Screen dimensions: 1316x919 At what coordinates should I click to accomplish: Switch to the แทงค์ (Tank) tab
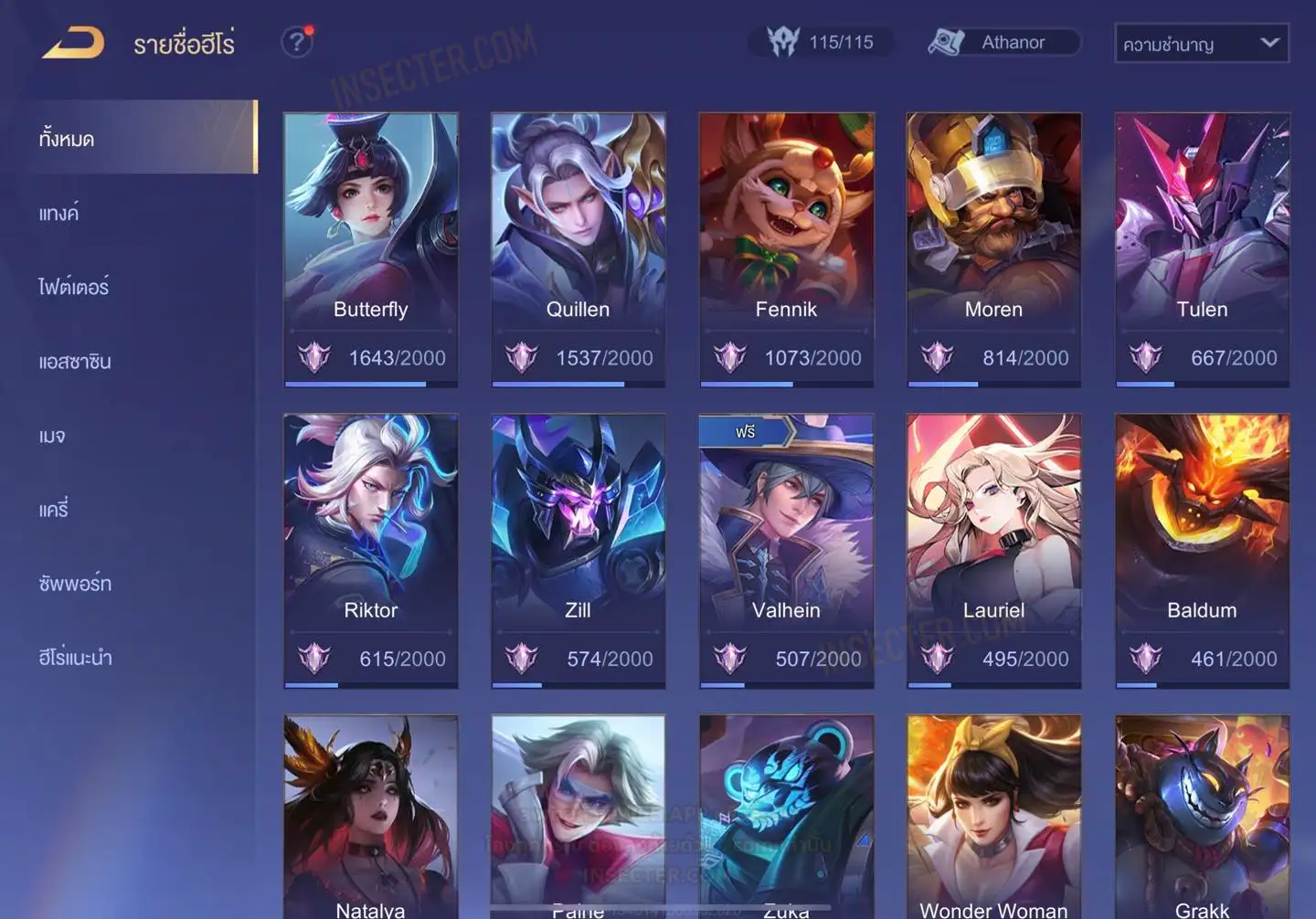tap(59, 213)
